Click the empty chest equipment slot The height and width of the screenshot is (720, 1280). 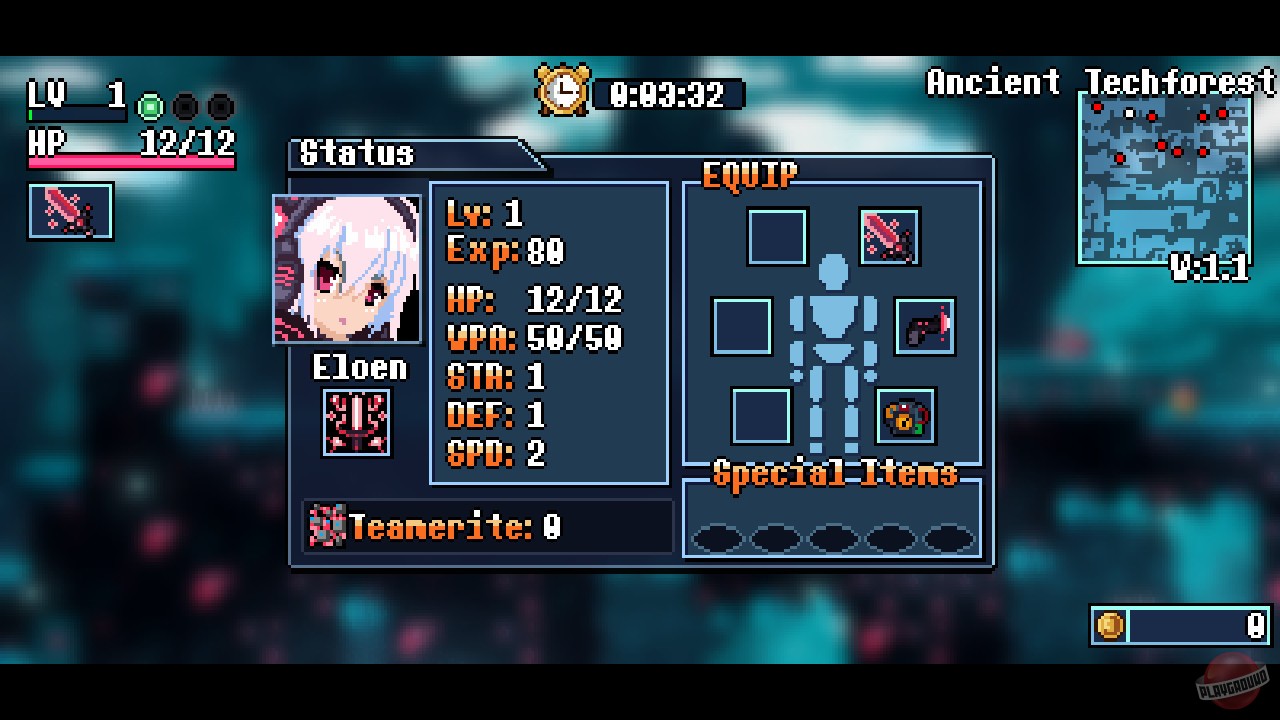[741, 327]
